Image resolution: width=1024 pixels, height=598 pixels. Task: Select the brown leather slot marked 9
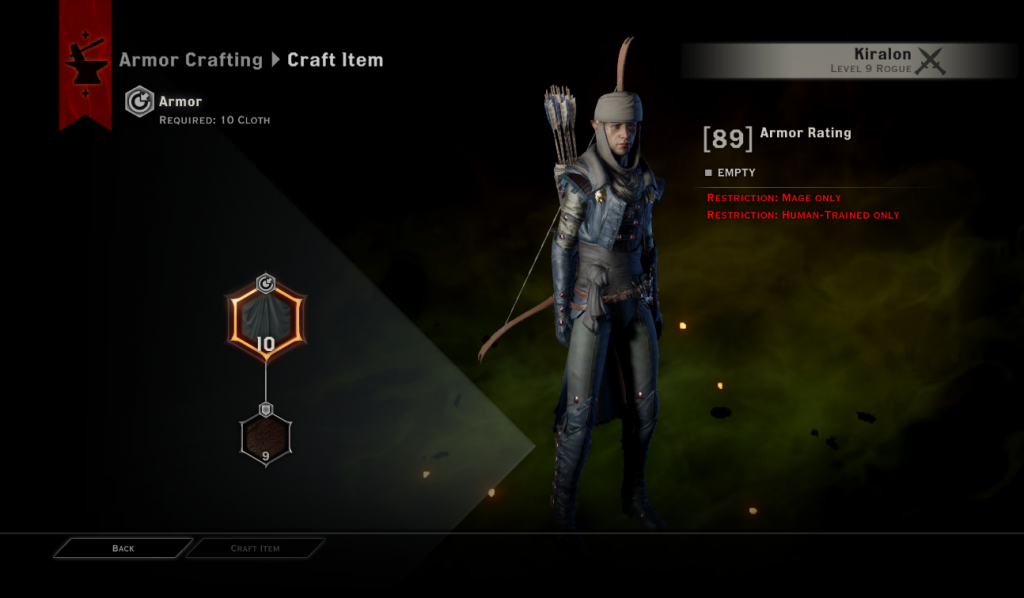[x=265, y=437]
